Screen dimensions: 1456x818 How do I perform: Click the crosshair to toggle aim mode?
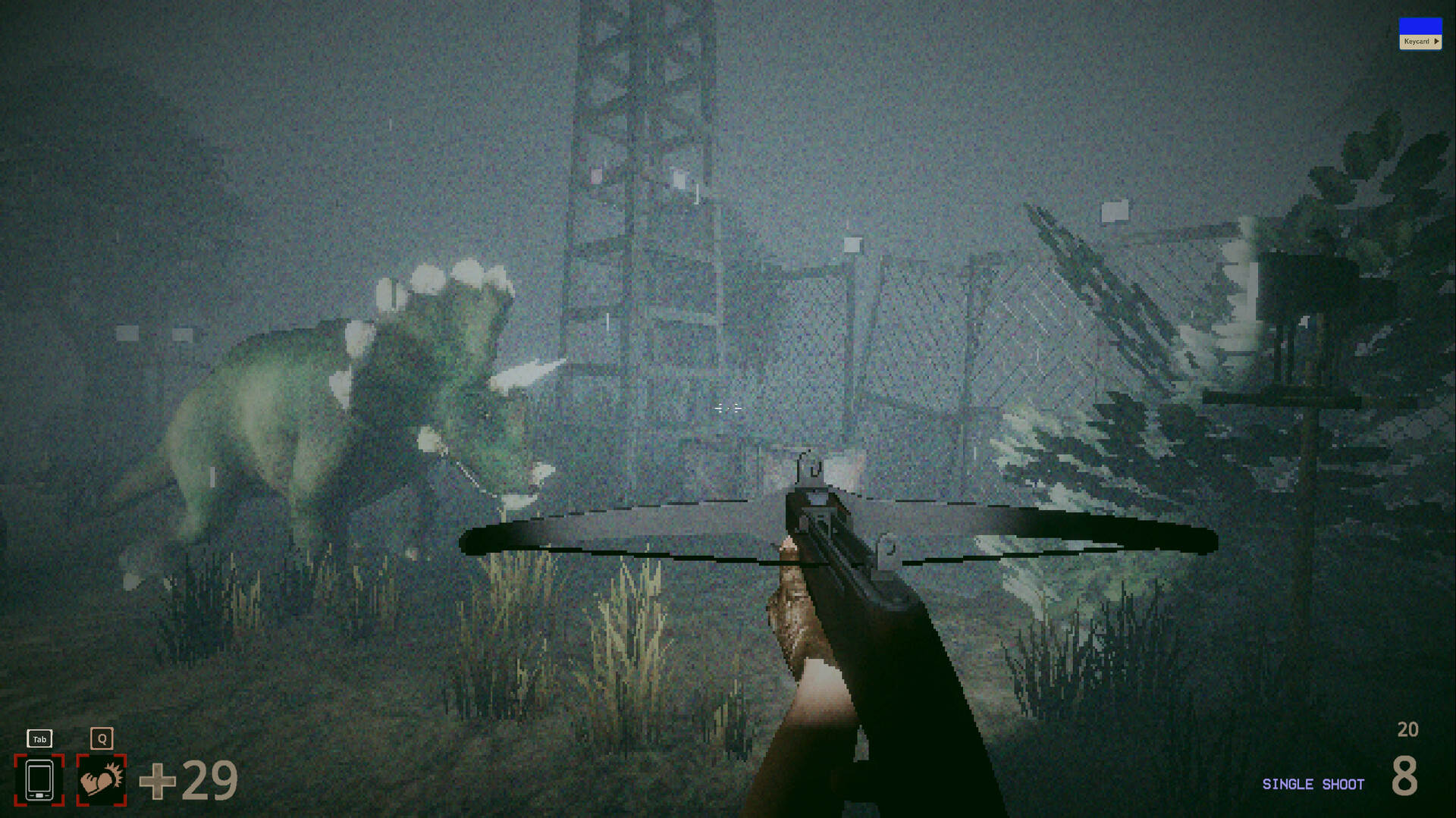(726, 407)
